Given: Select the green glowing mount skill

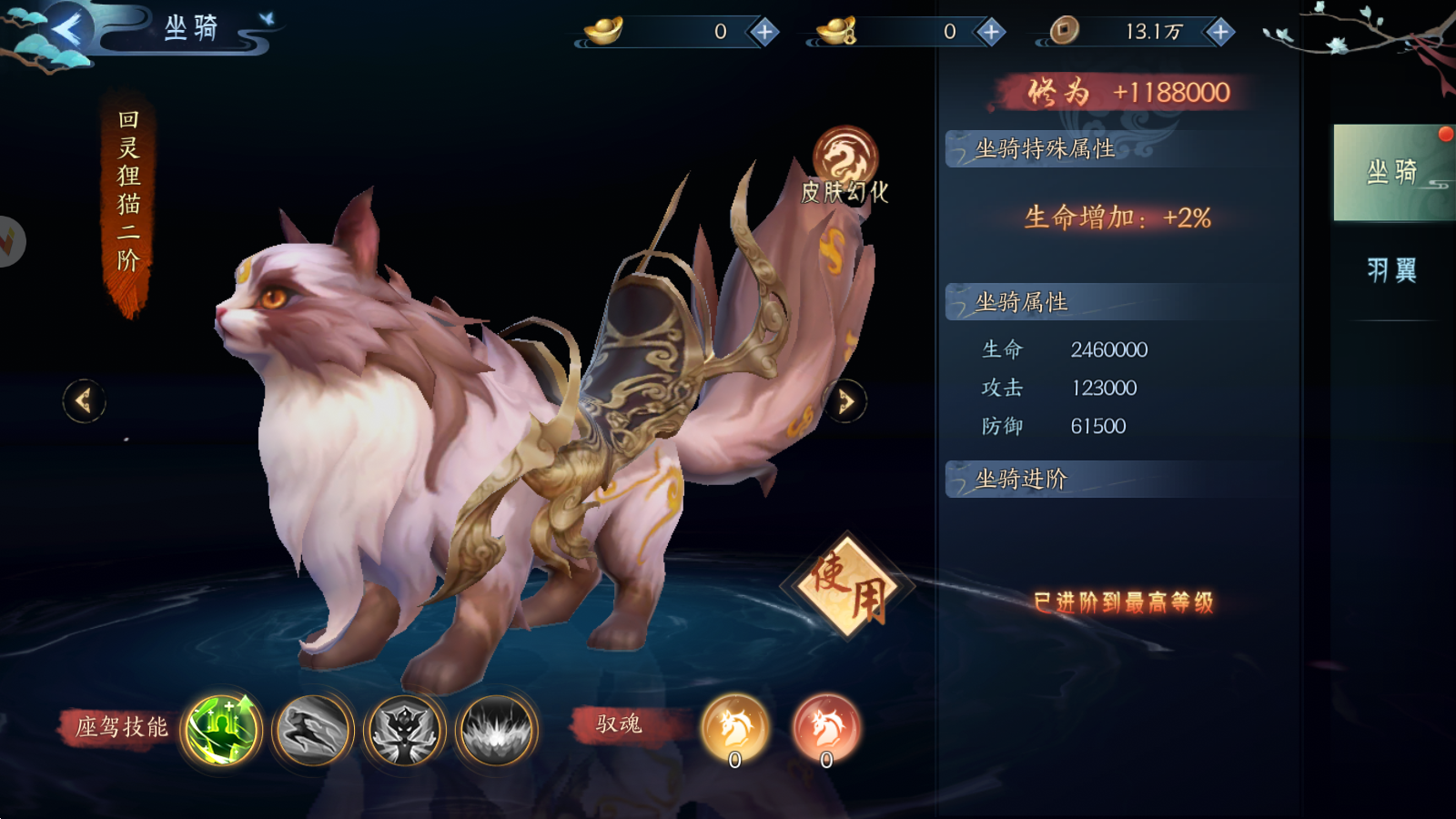Looking at the screenshot, I should click(x=222, y=729).
